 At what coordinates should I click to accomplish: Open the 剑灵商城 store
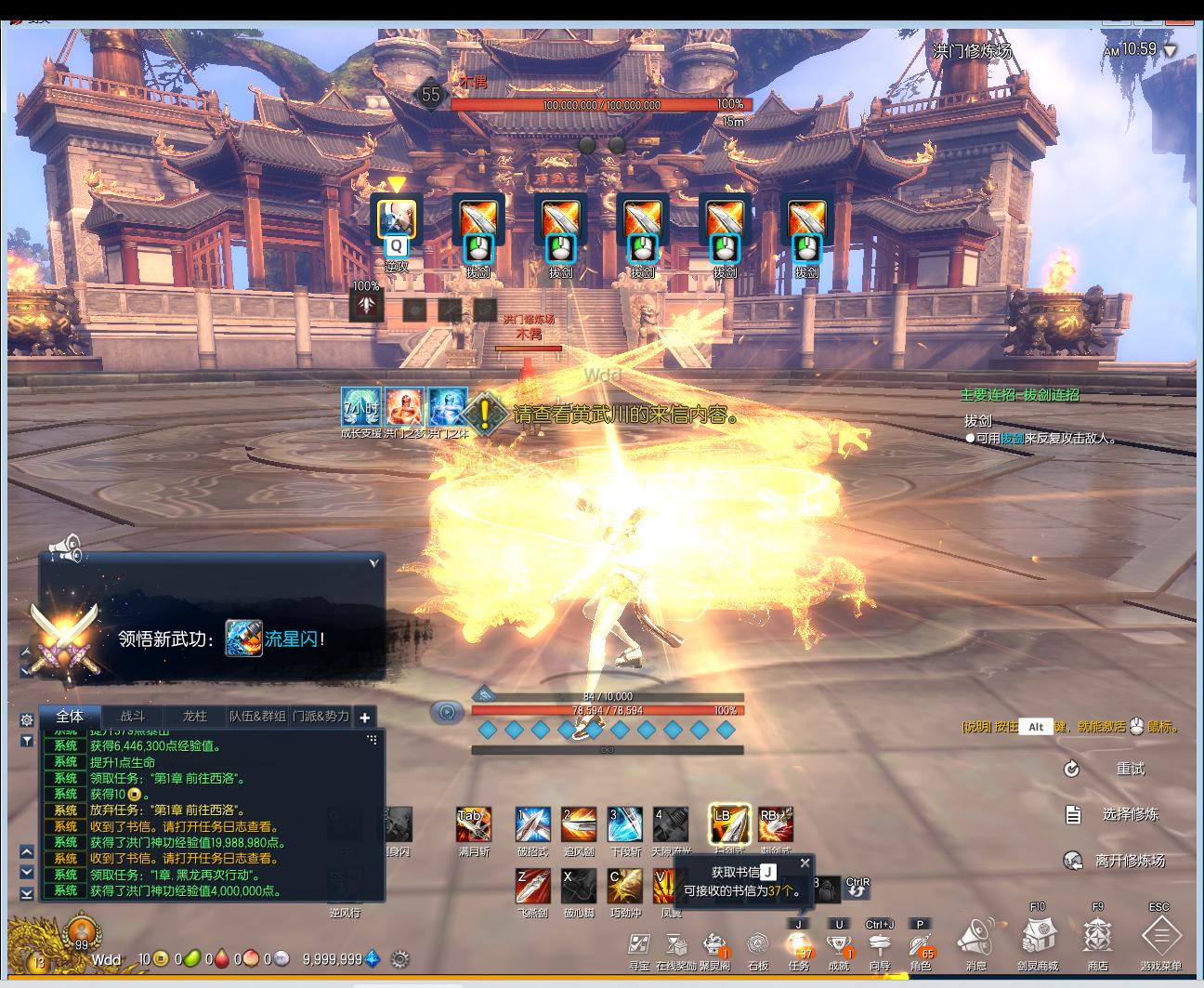[x=1037, y=938]
